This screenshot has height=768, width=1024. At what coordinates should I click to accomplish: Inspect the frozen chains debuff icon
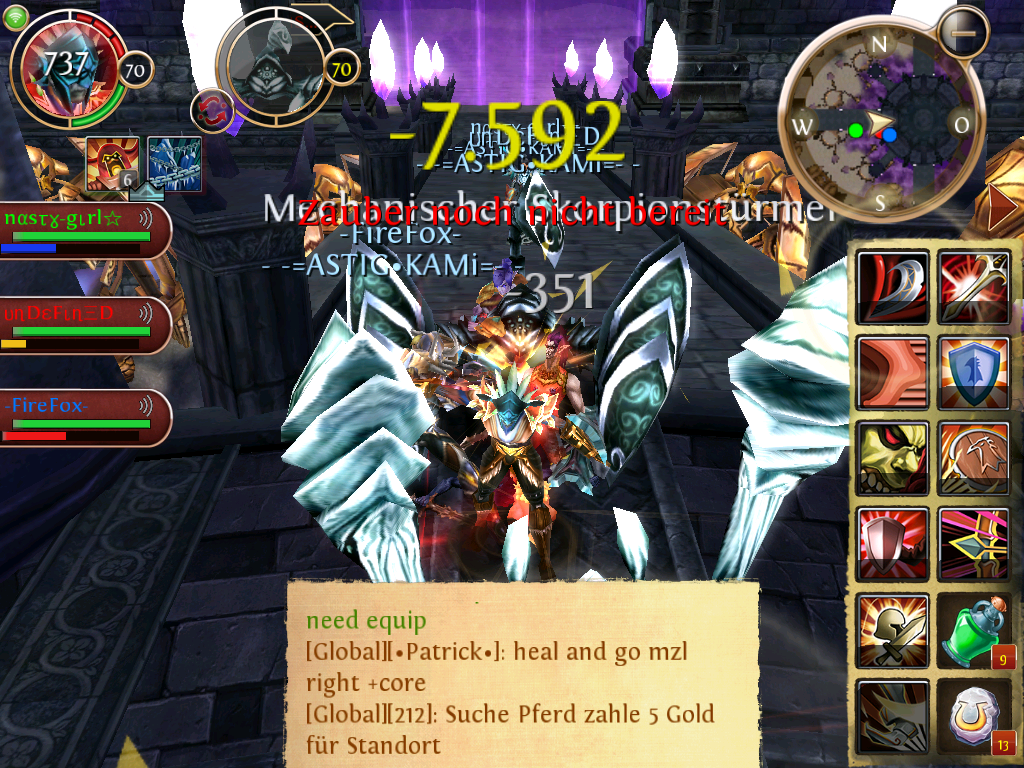pos(175,163)
